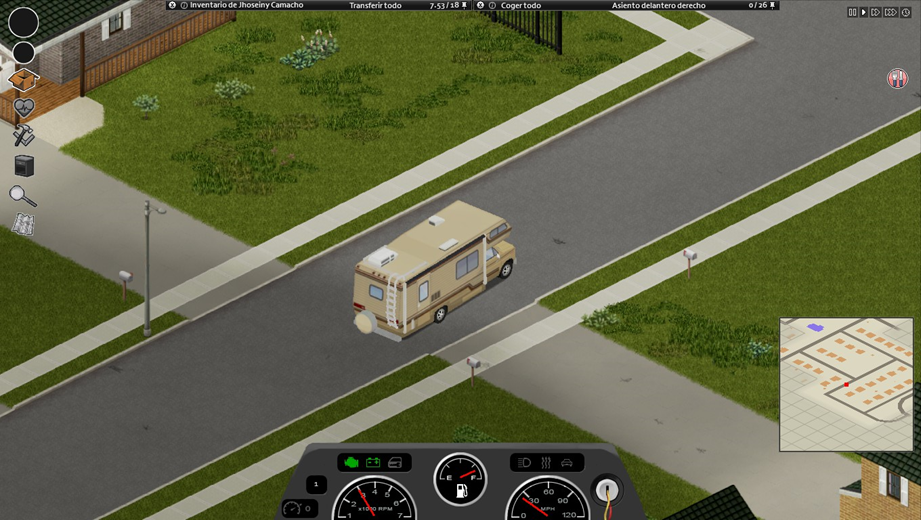The width and height of the screenshot is (921, 520).
Task: Activate the magnifying glass search mode
Action: coord(22,195)
